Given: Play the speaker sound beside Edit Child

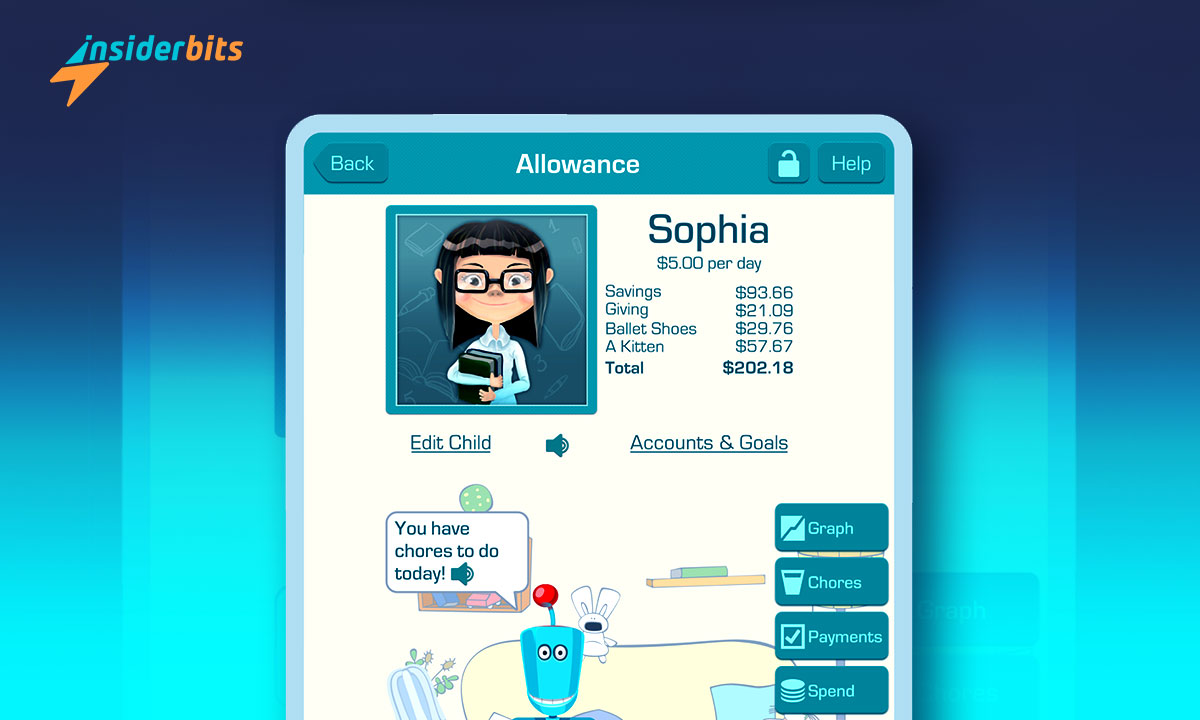Looking at the screenshot, I should pos(557,445).
